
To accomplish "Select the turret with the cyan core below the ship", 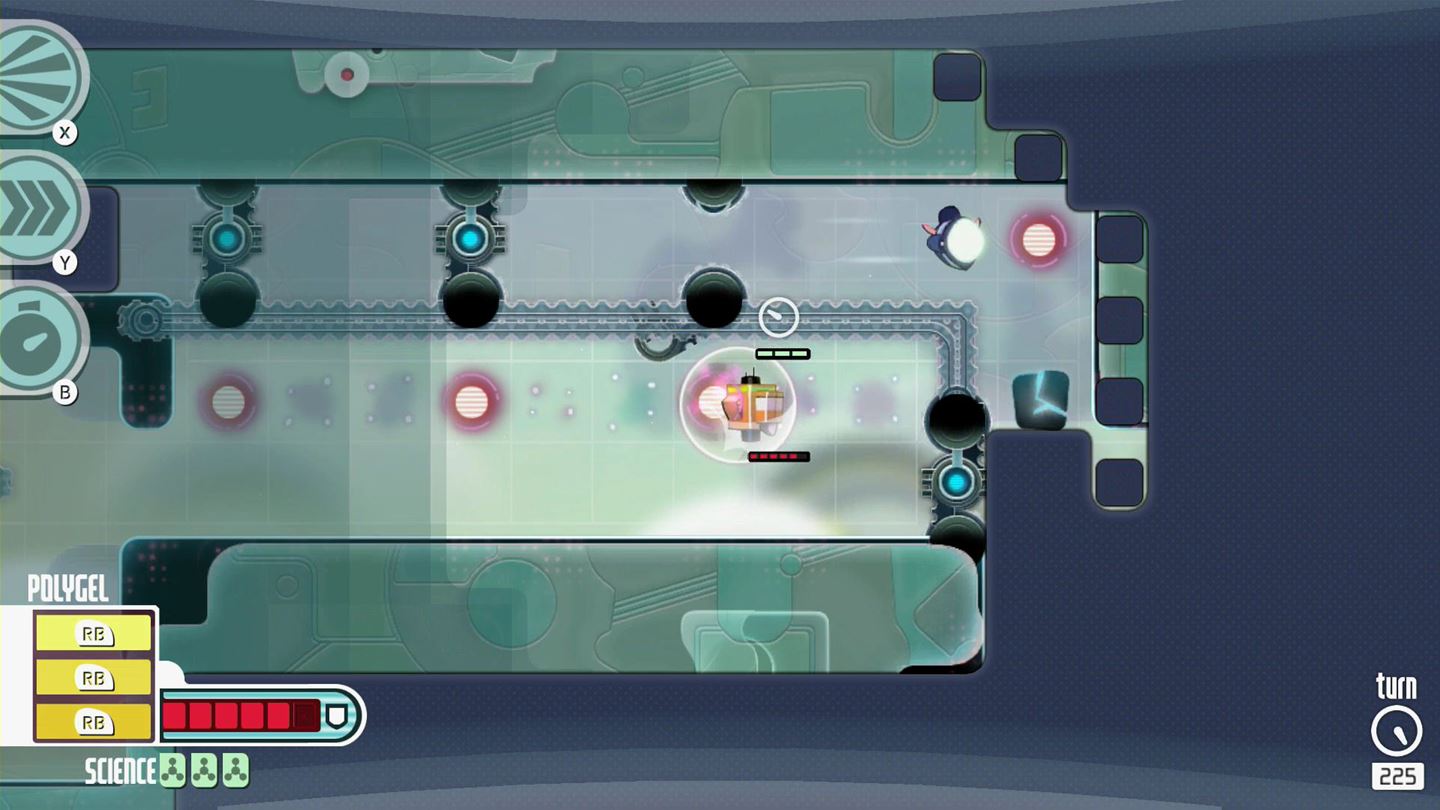I will pyautogui.click(x=956, y=482).
